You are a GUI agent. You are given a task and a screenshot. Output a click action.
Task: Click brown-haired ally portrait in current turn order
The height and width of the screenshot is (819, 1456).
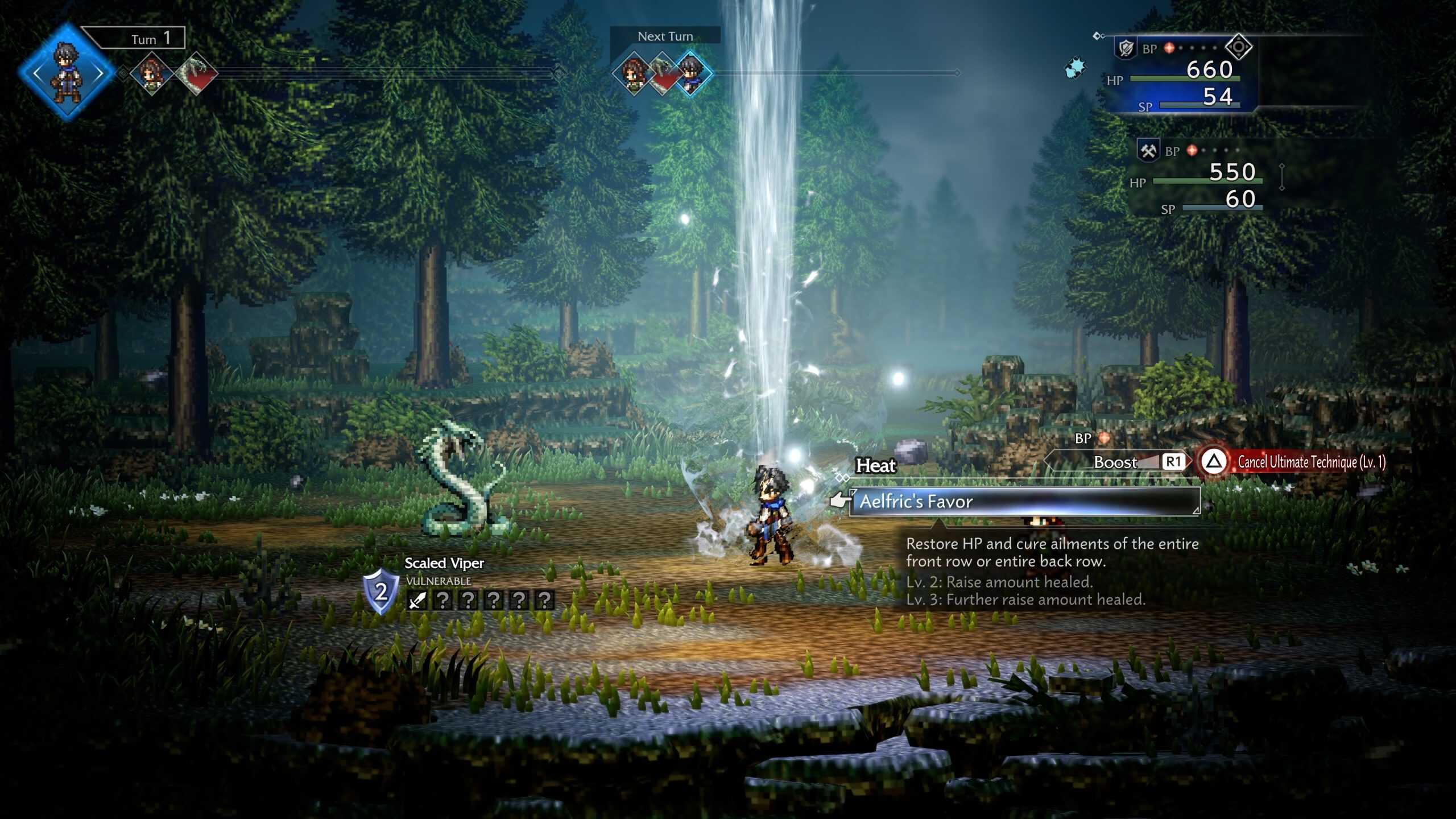pos(152,73)
